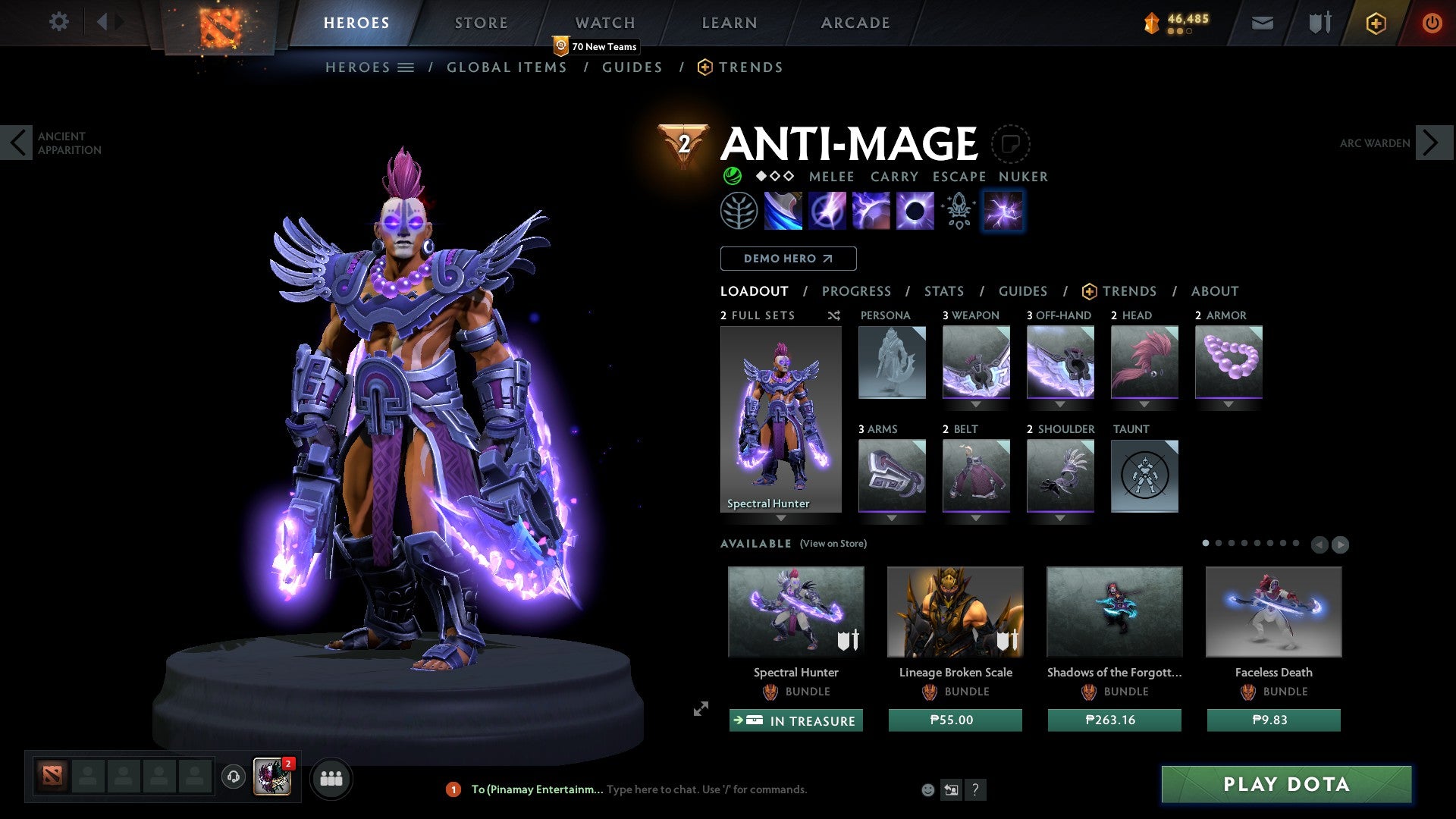
Task: Click the shuffle loadout icon
Action: point(833,315)
